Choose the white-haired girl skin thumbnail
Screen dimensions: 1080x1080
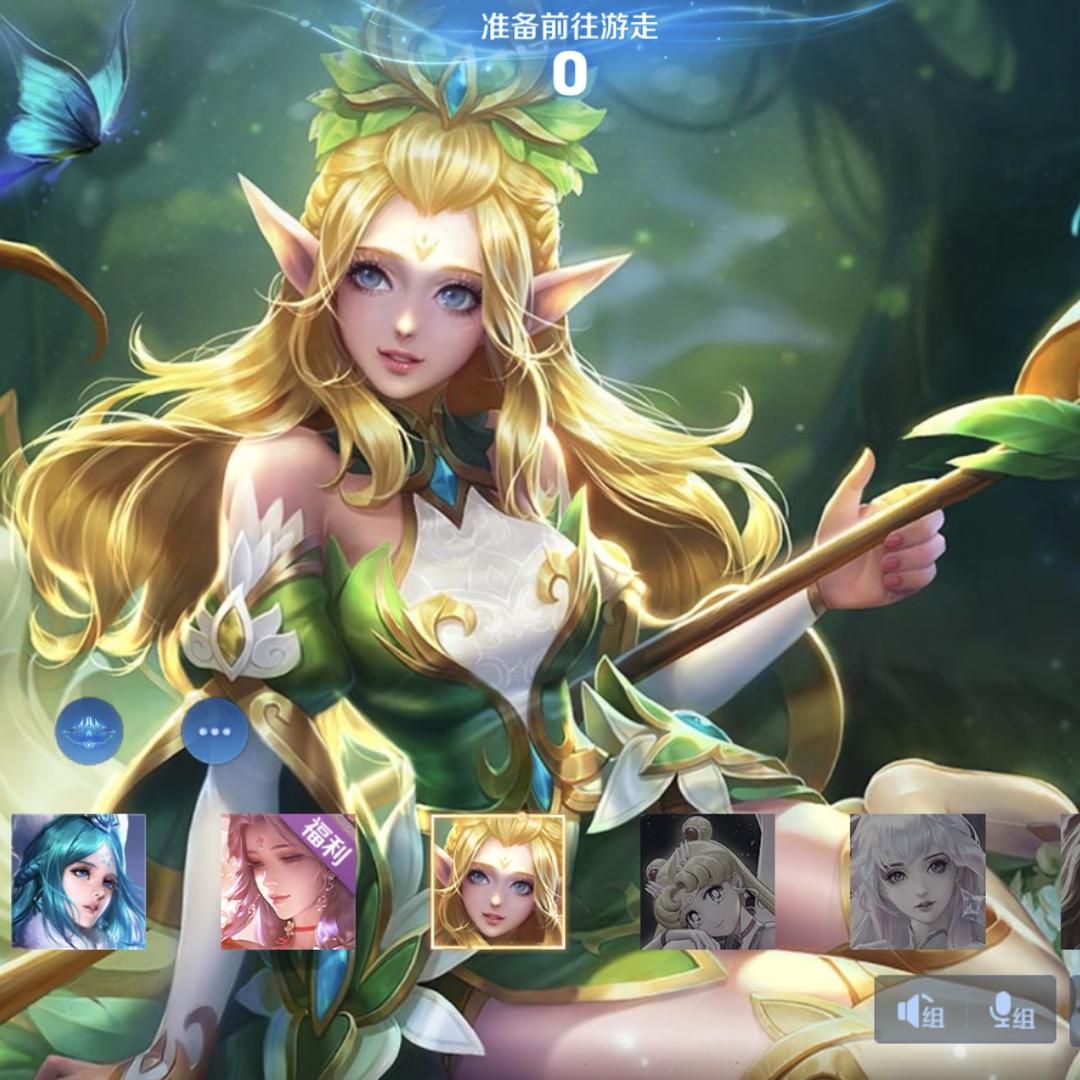pyautogui.click(x=917, y=881)
